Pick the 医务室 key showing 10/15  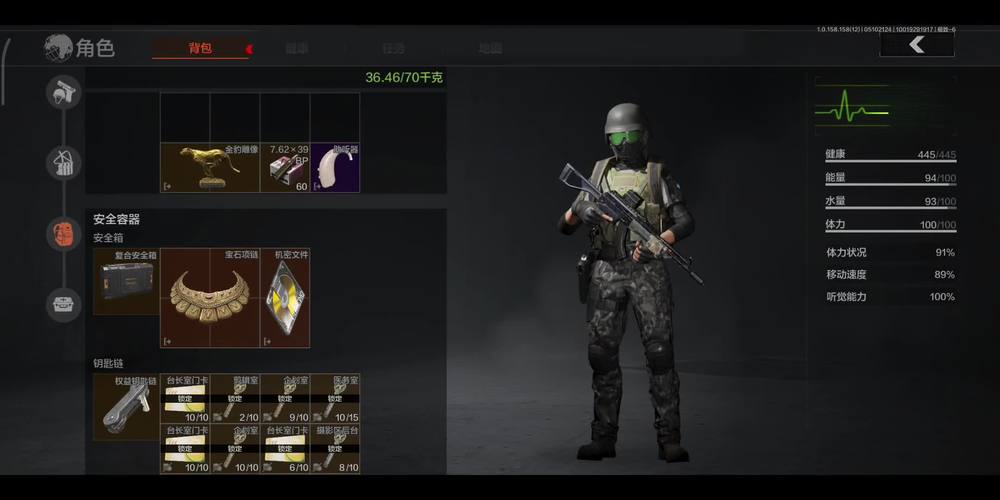point(335,399)
